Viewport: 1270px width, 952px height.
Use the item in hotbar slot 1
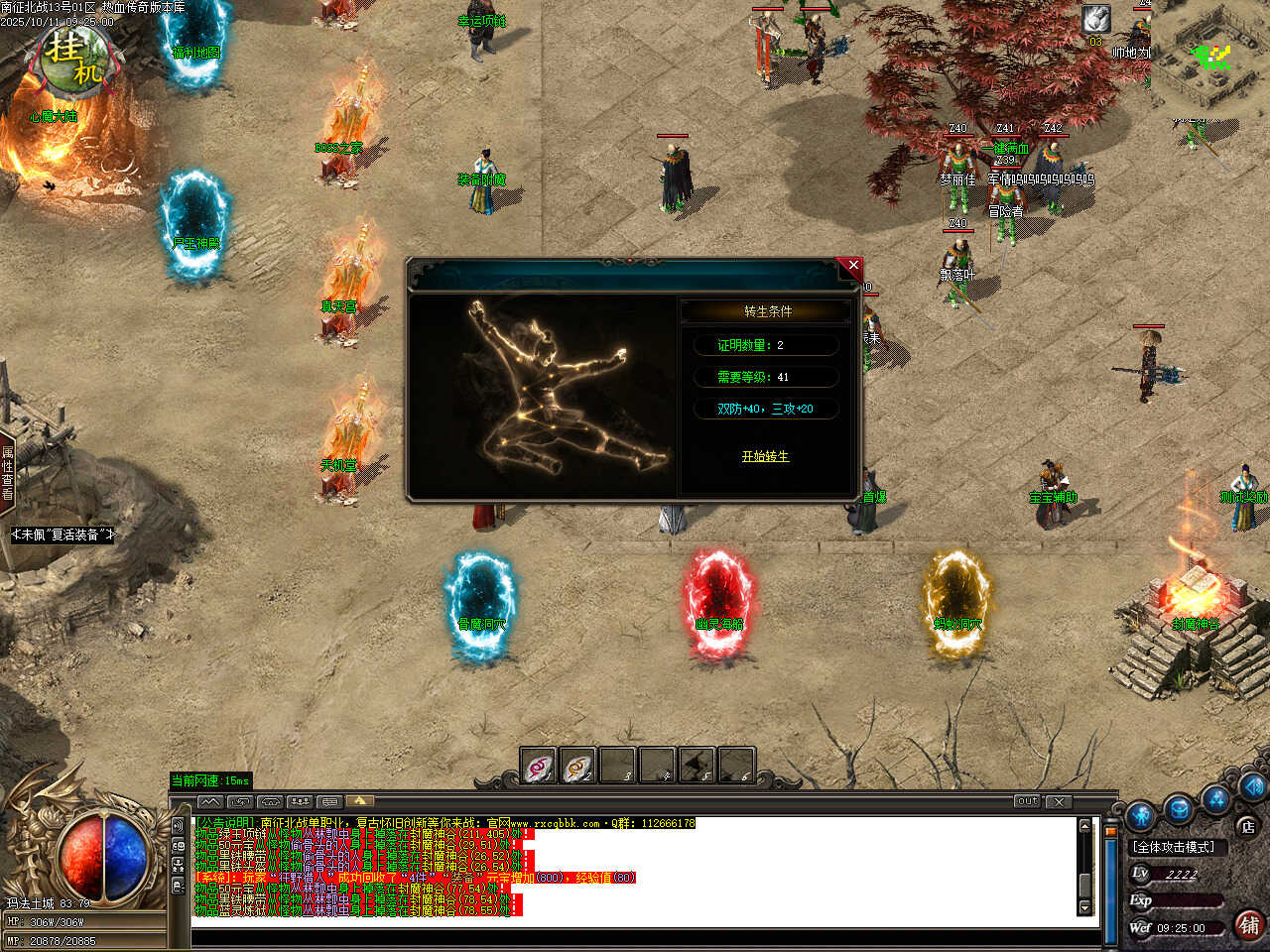tap(539, 766)
